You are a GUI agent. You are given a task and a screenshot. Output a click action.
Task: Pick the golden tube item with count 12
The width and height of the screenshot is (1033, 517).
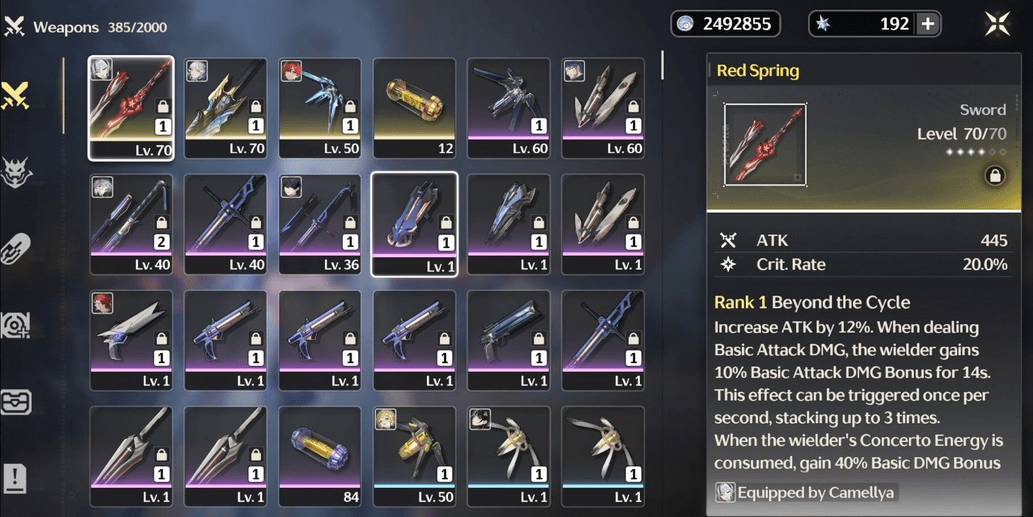(414, 107)
